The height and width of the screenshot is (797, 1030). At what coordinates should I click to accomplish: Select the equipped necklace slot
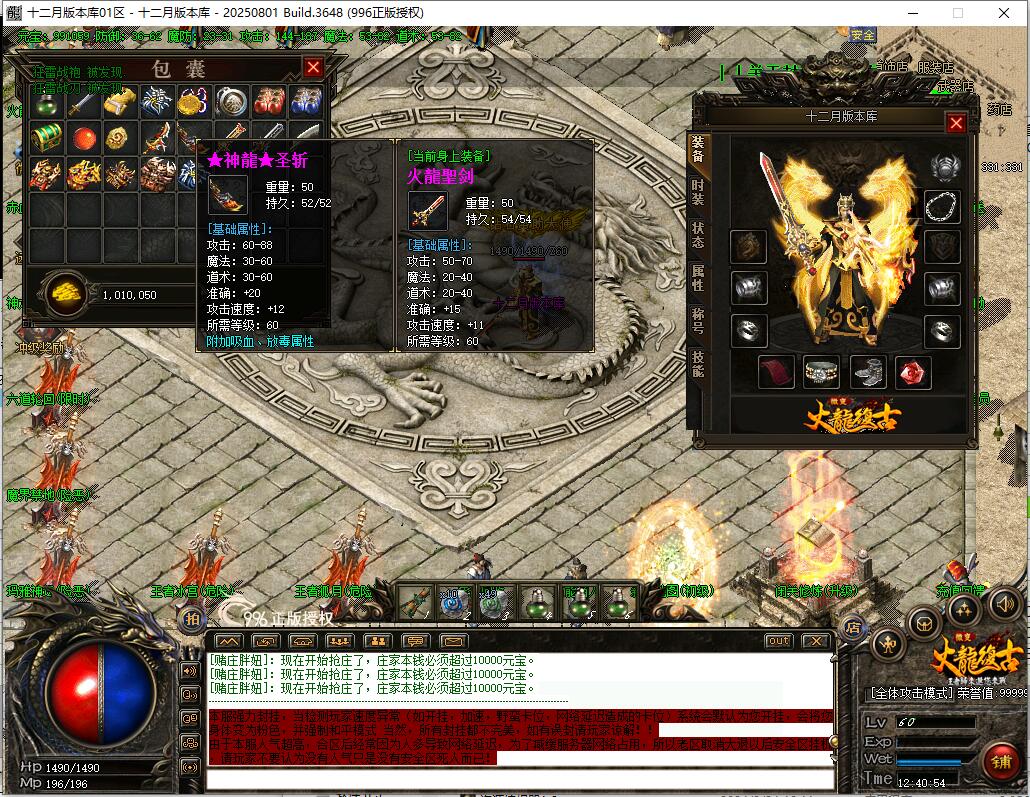(941, 207)
